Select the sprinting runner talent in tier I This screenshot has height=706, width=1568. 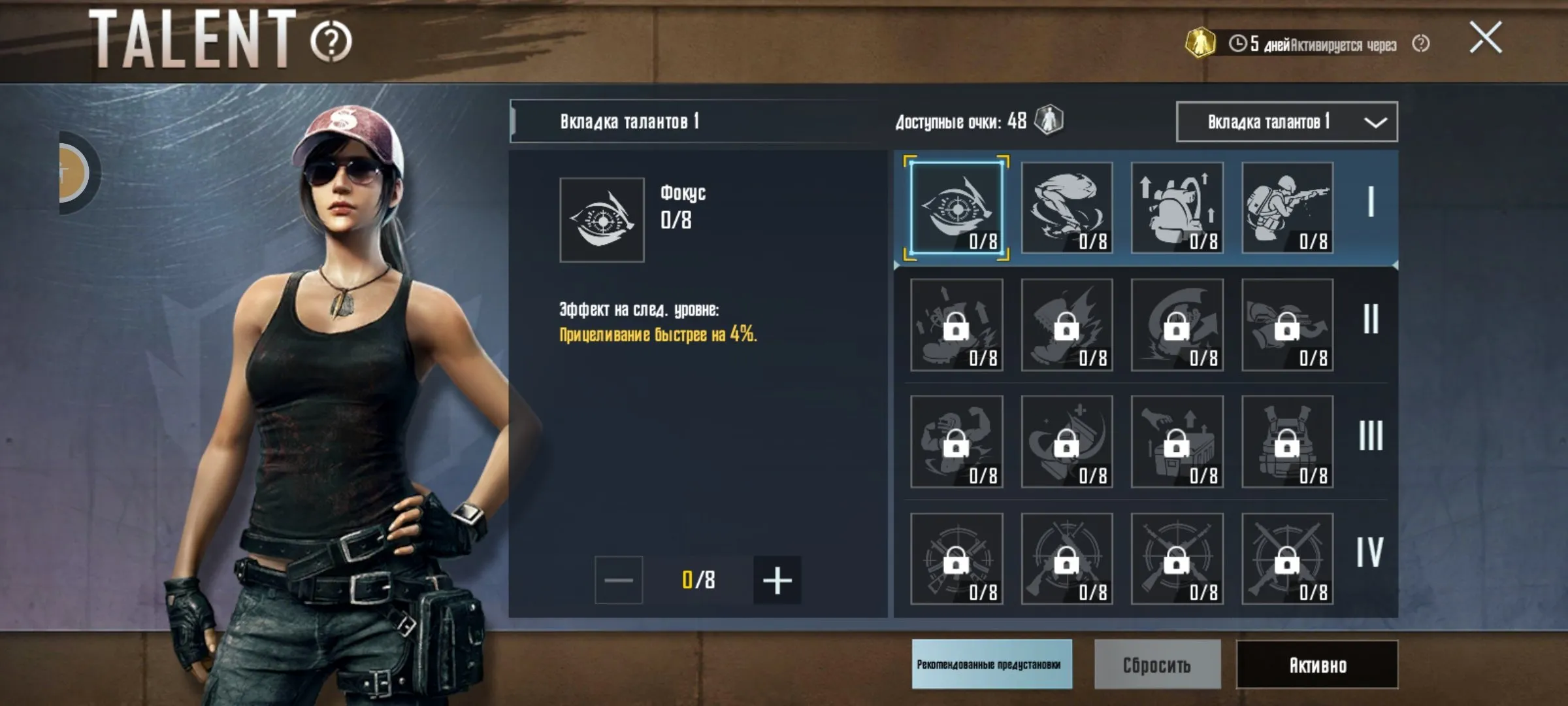point(1066,208)
